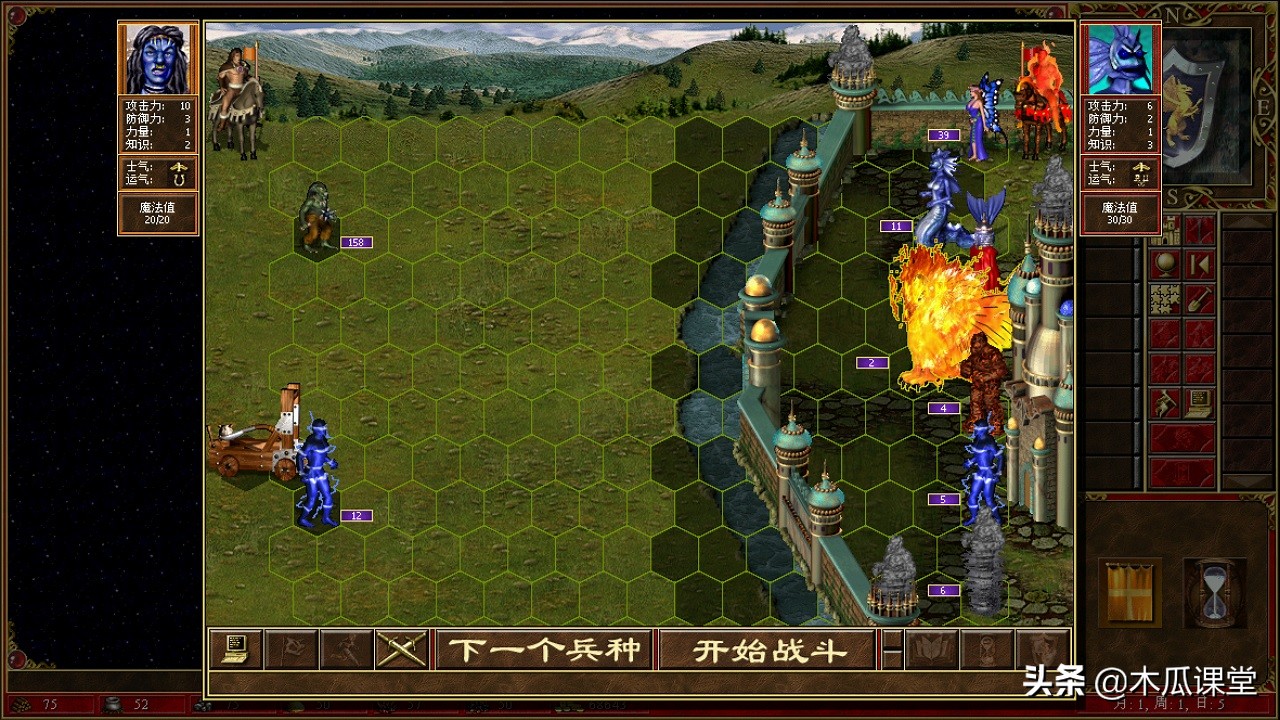
Task: View the puzzle map icon on the sidebar
Action: [x=1163, y=298]
